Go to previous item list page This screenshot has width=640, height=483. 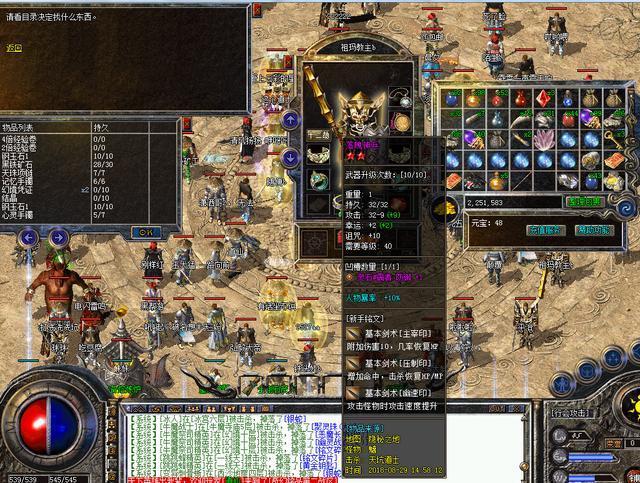pos(29,238)
